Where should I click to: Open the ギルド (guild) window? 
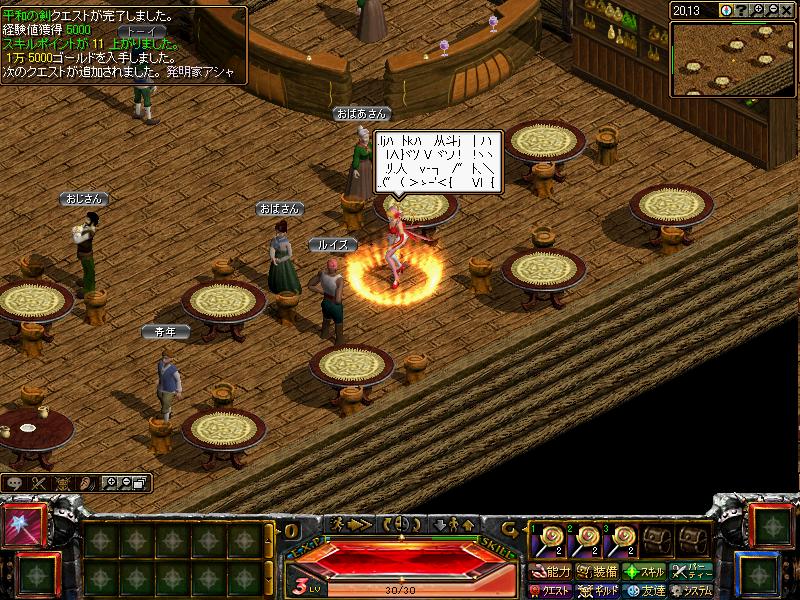coord(598,591)
